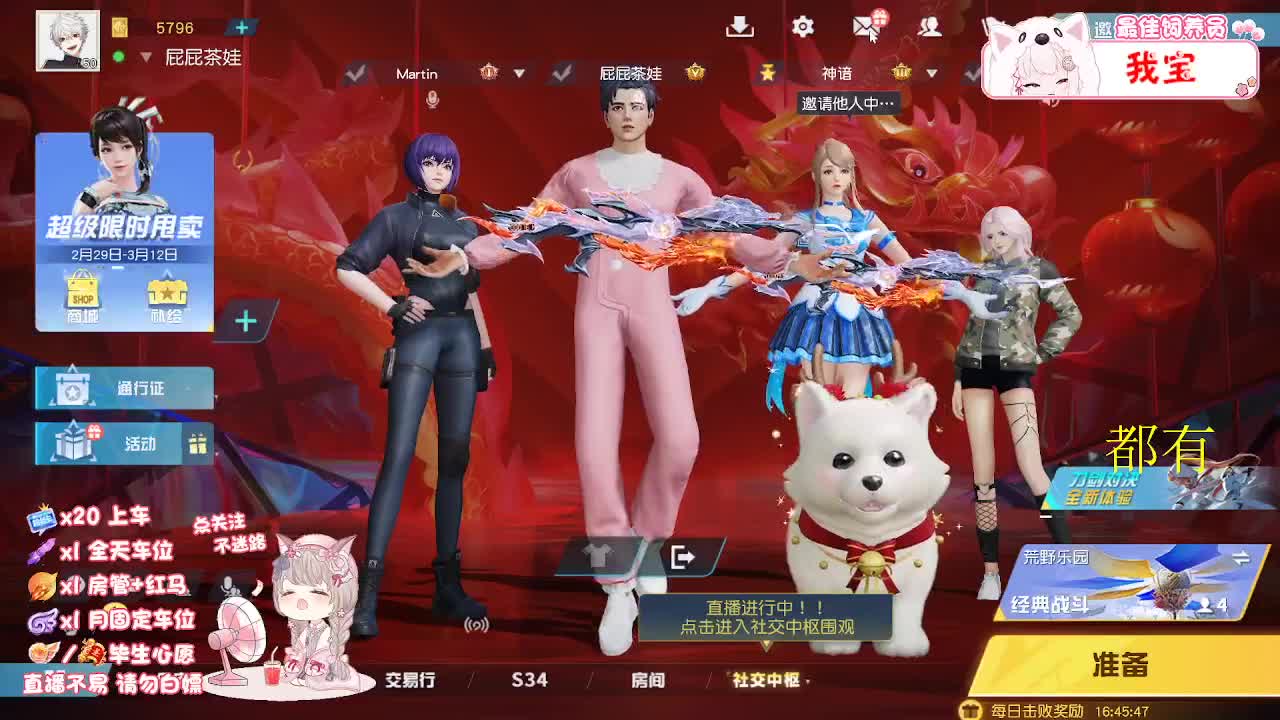This screenshot has width=1280, height=720.
Task: Switch to the 社交中枢 tab
Action: click(769, 680)
